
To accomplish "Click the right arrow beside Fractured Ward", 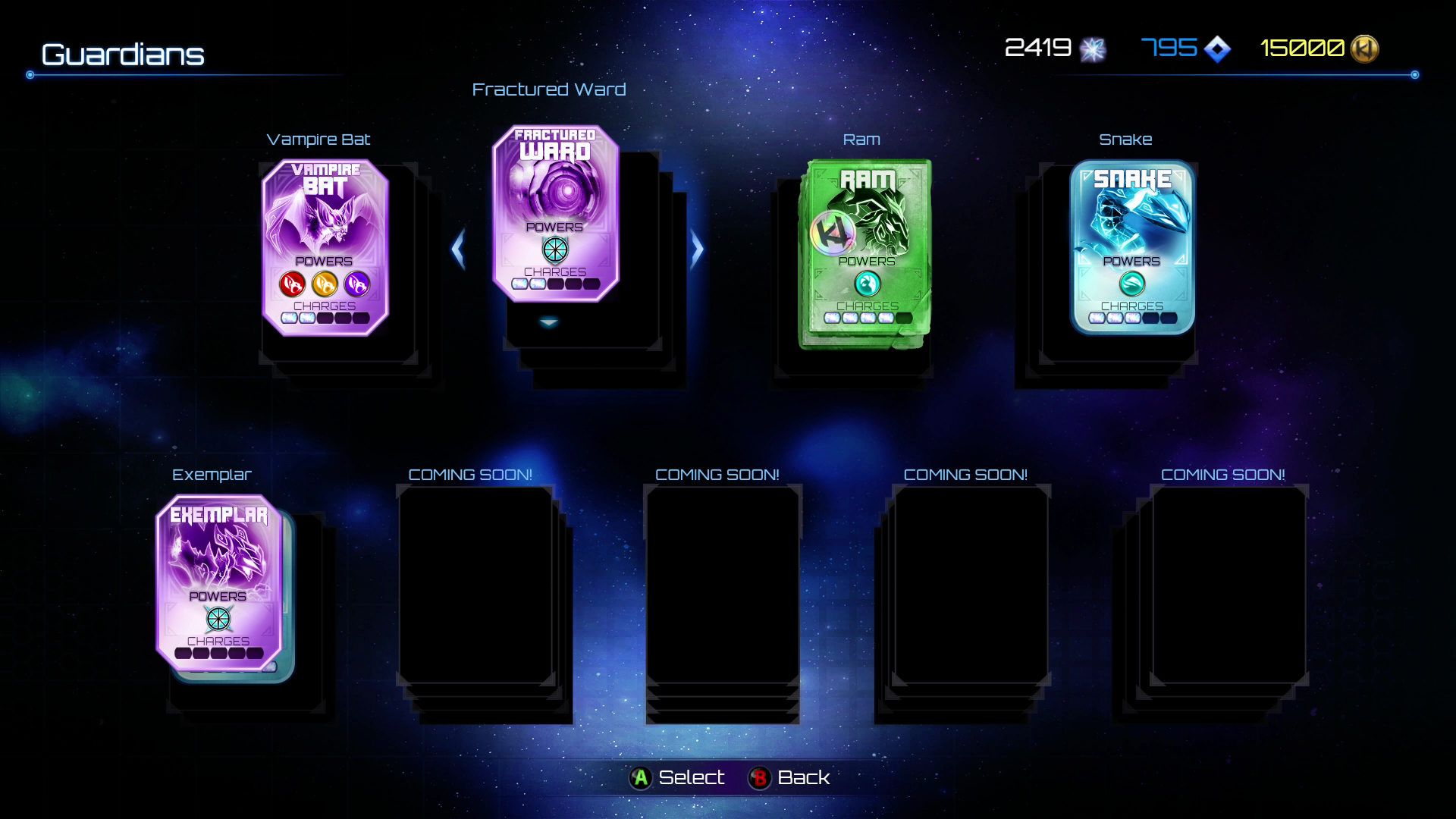I will [697, 249].
